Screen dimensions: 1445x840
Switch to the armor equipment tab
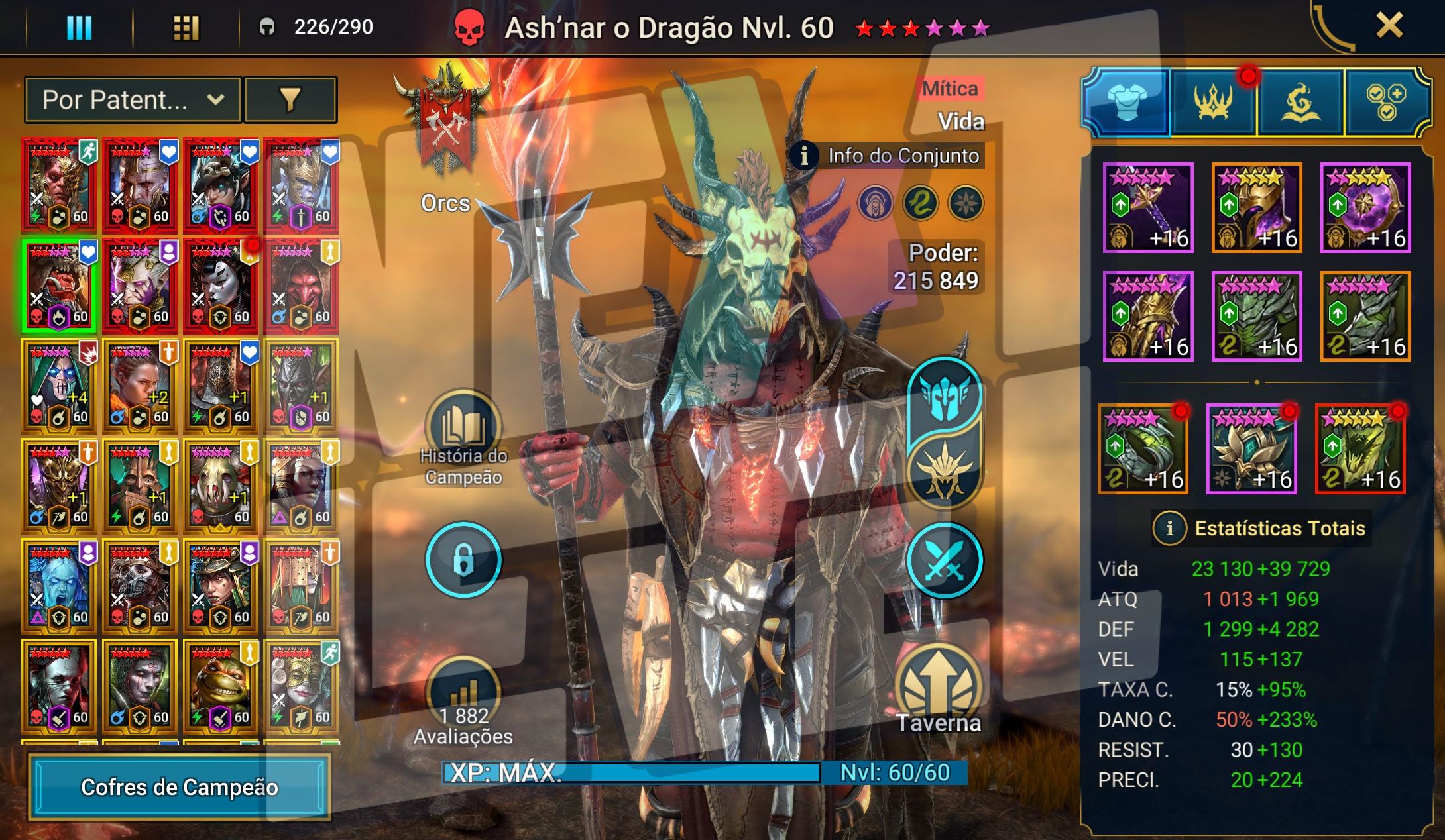tap(1127, 103)
